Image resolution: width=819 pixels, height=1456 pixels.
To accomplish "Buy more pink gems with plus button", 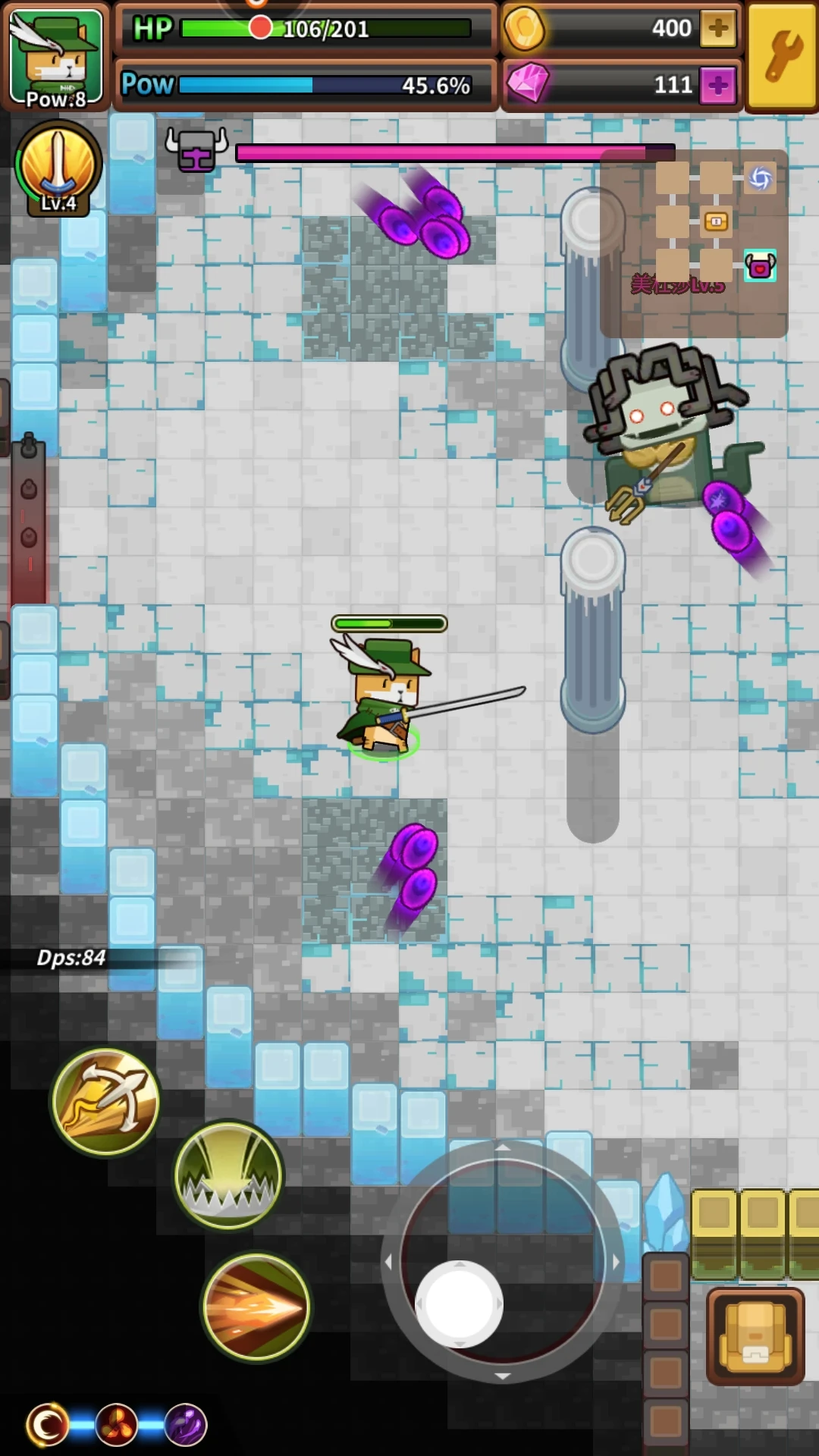I will [717, 84].
